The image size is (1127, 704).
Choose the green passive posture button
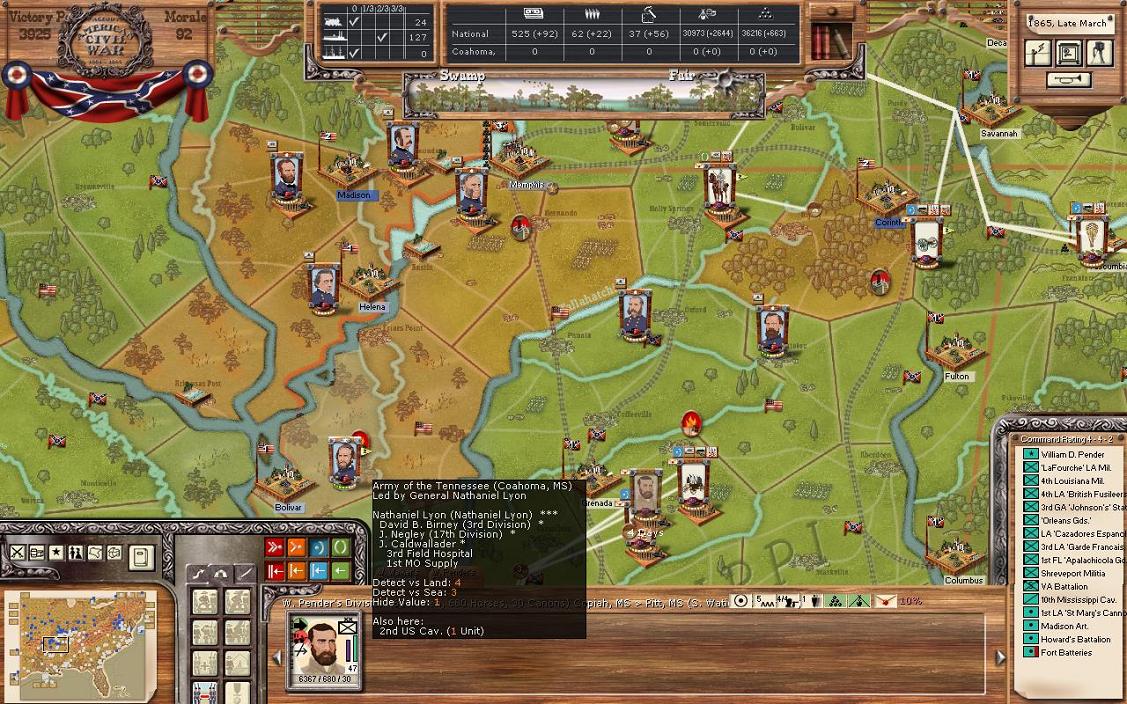pos(341,547)
